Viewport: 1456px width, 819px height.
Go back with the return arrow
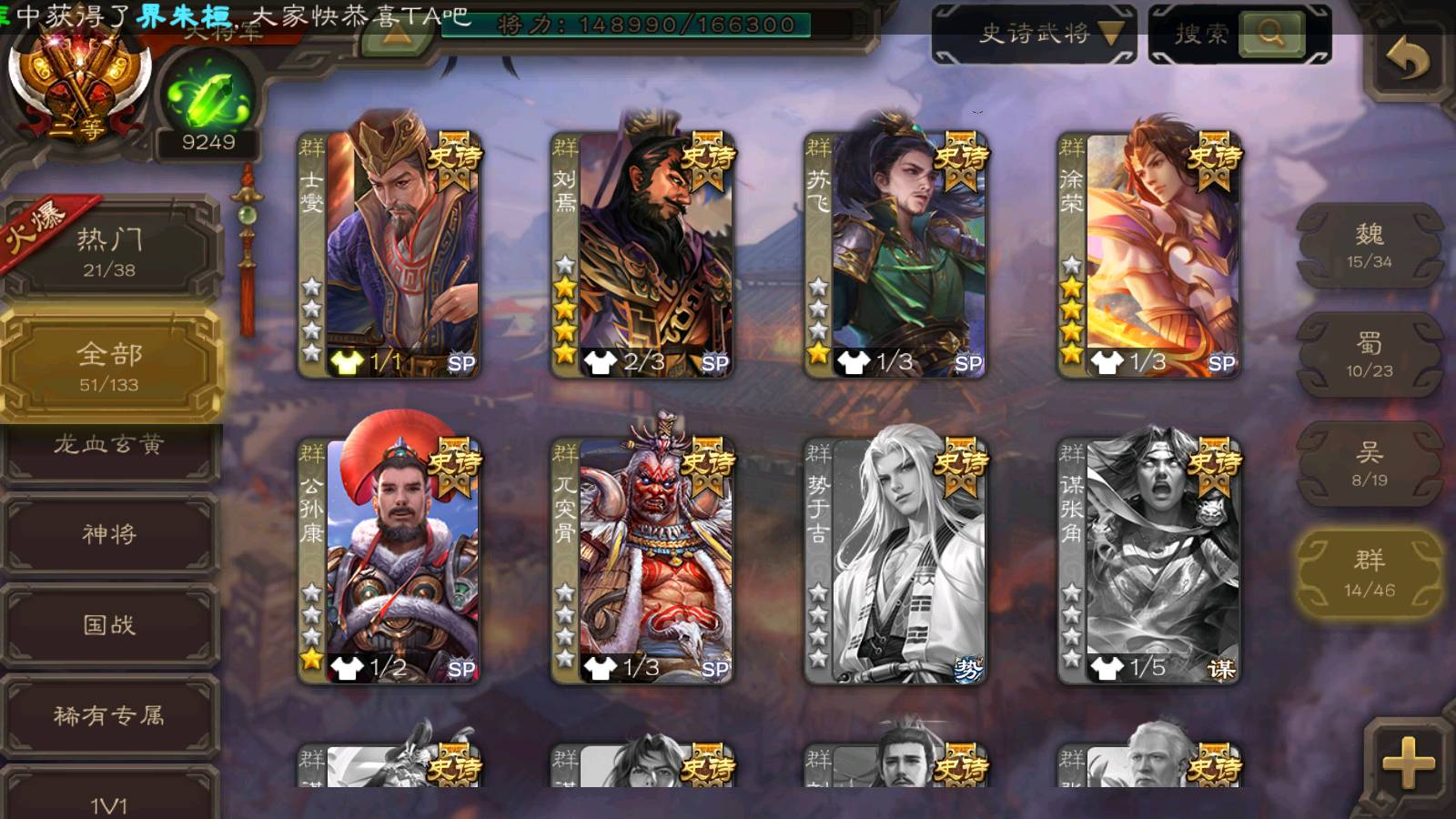tap(1407, 60)
